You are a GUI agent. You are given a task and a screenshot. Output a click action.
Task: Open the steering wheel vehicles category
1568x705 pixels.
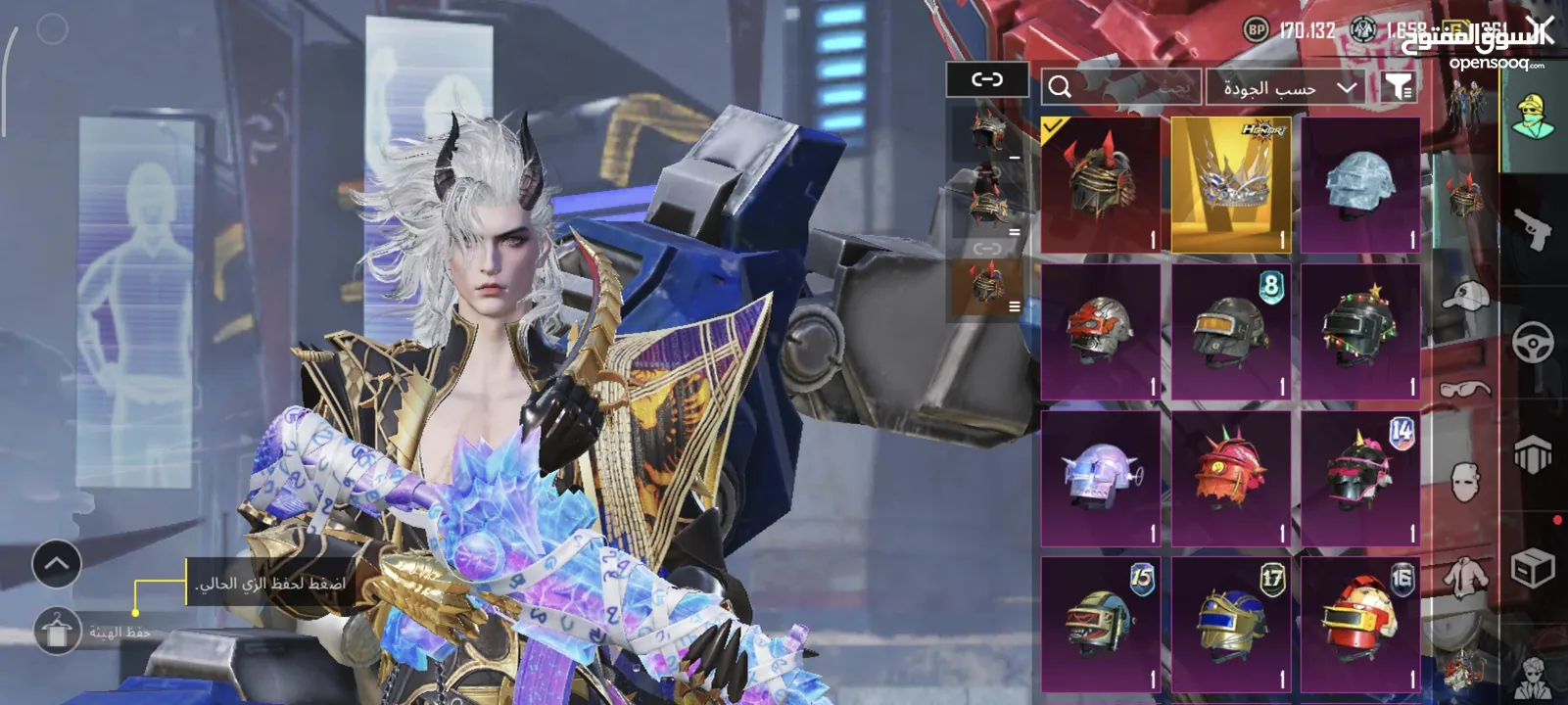[1533, 343]
